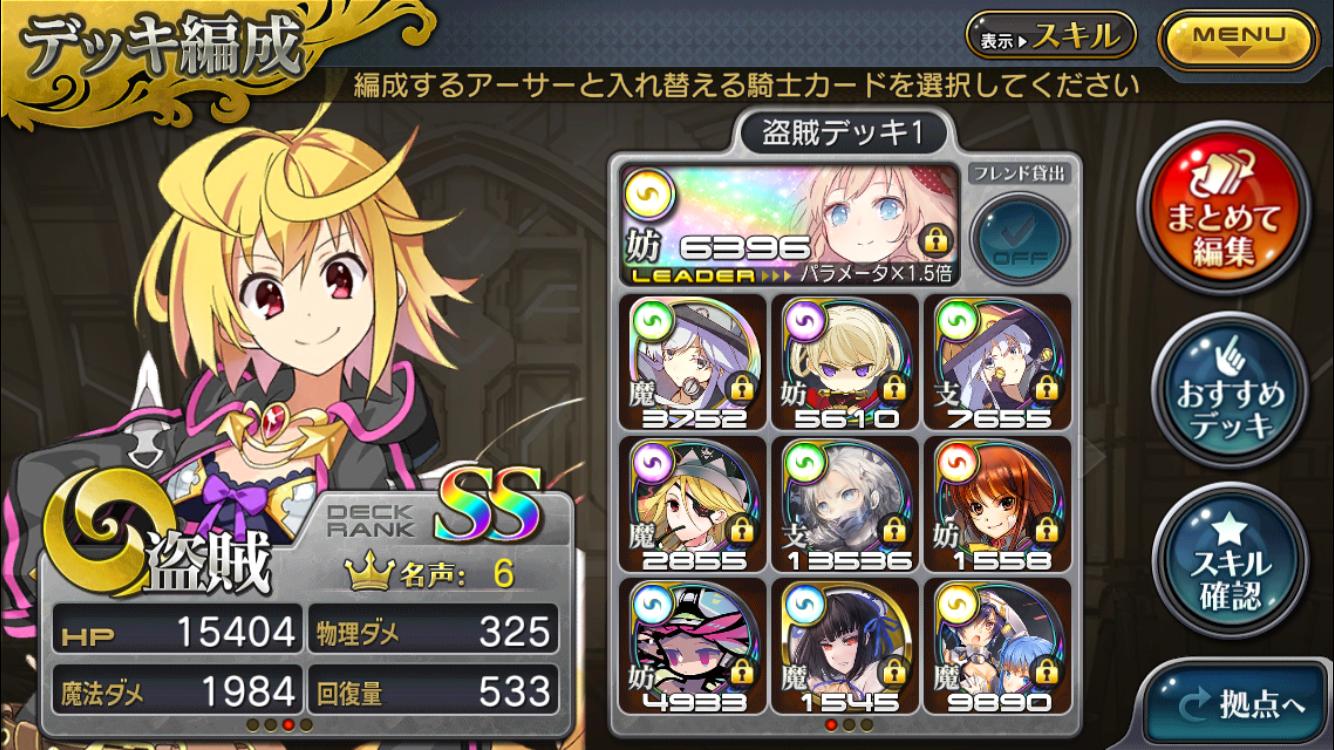Choose the support card showing 7655
Image resolution: width=1334 pixels, height=750 pixels.
[996, 362]
